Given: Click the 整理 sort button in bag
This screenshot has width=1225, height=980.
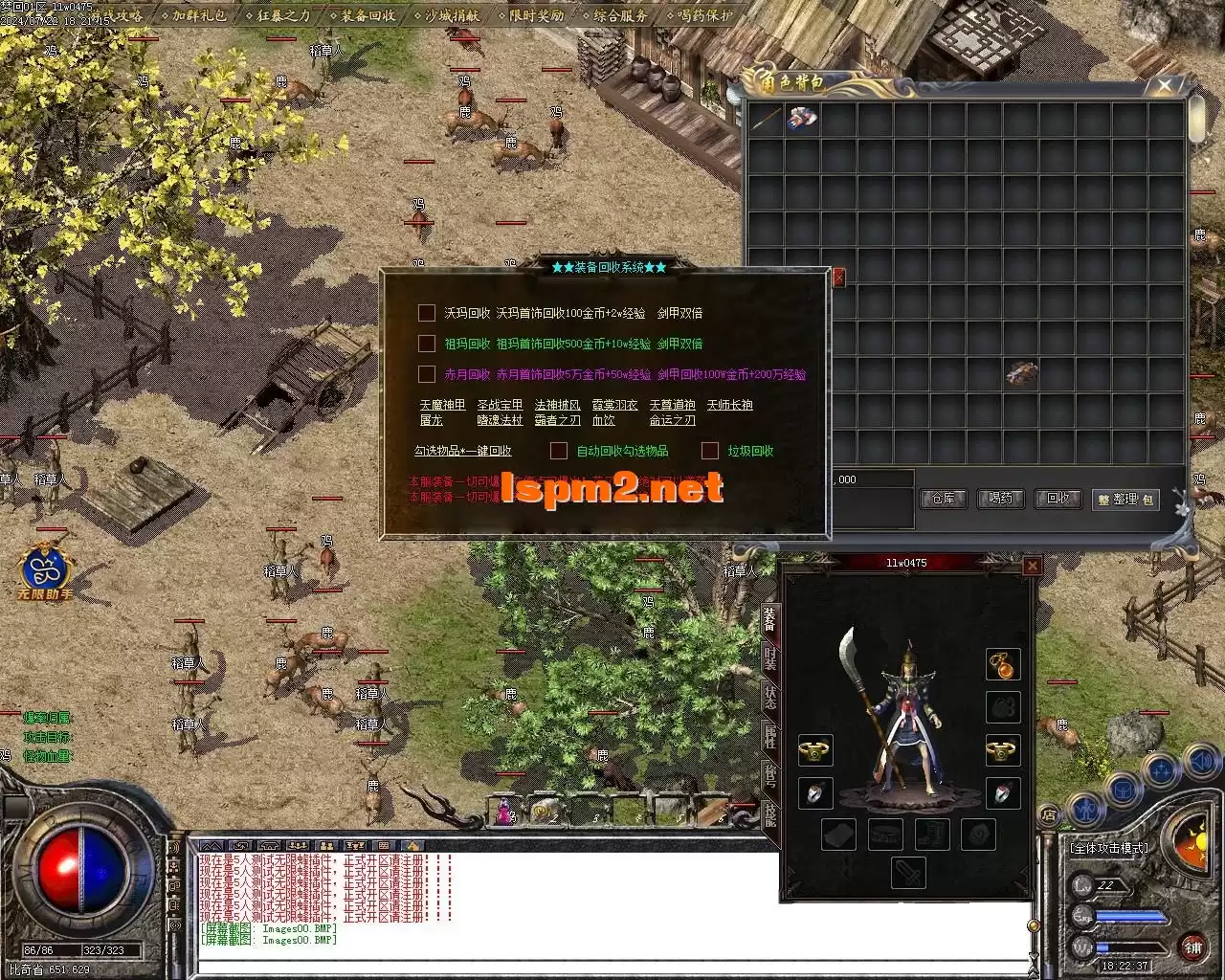Looking at the screenshot, I should 1125,500.
